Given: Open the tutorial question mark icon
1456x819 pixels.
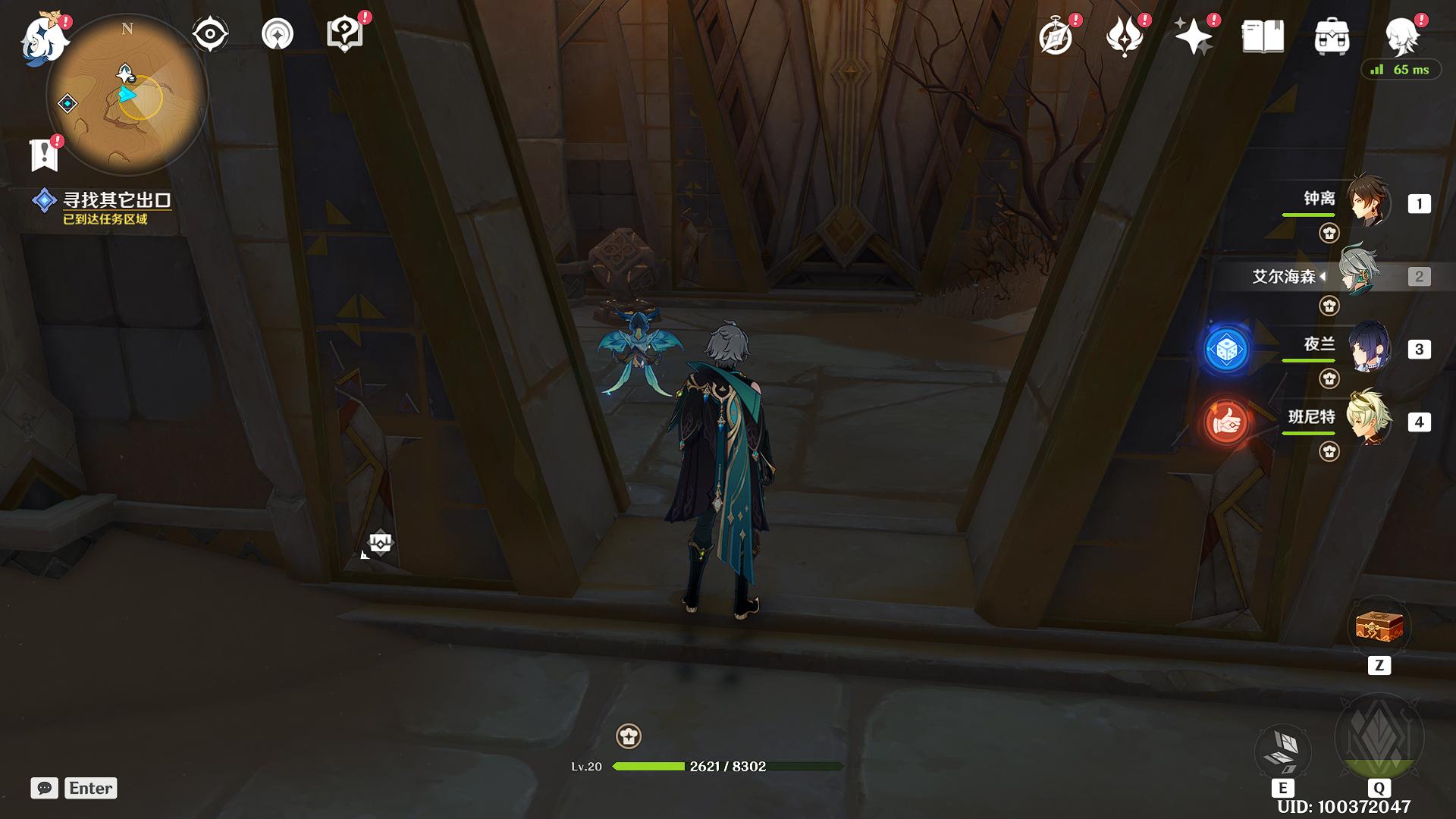Looking at the screenshot, I should tap(344, 34).
